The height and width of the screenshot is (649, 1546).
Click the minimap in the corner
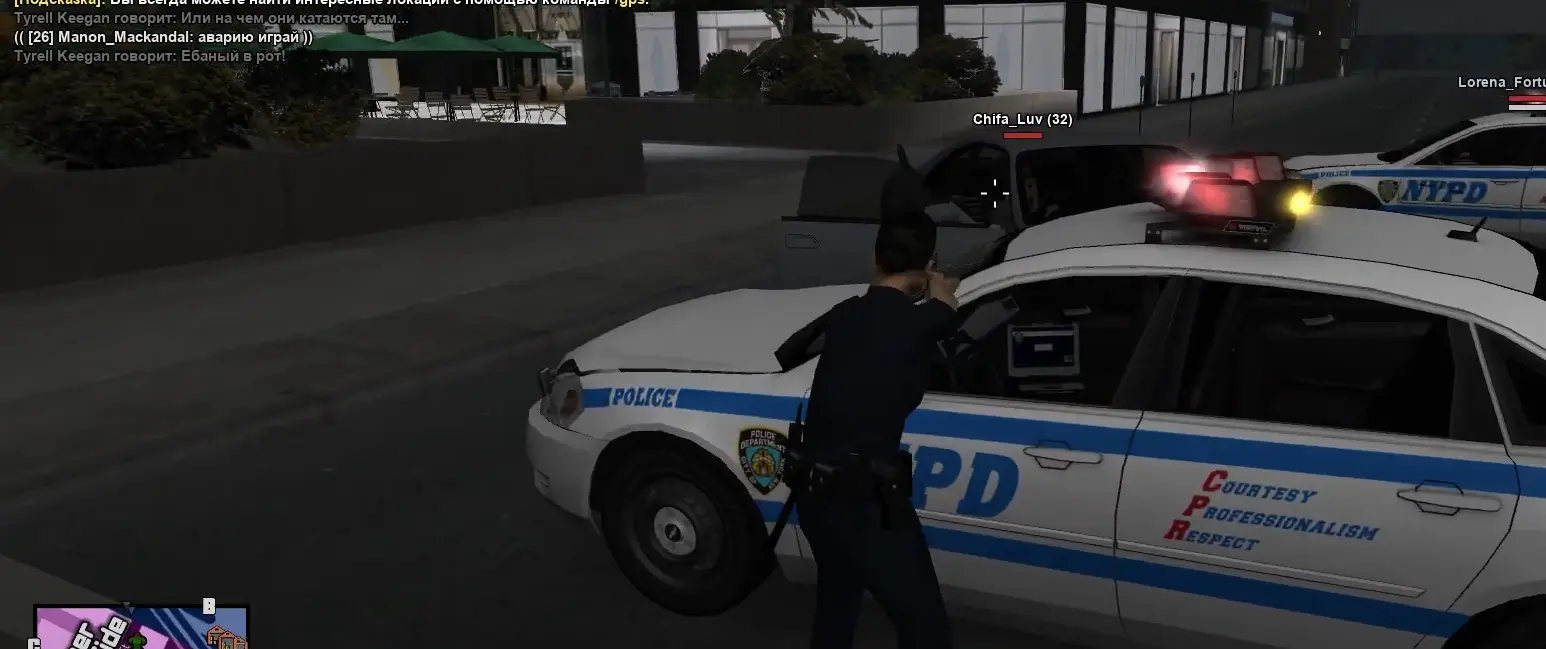(140, 628)
